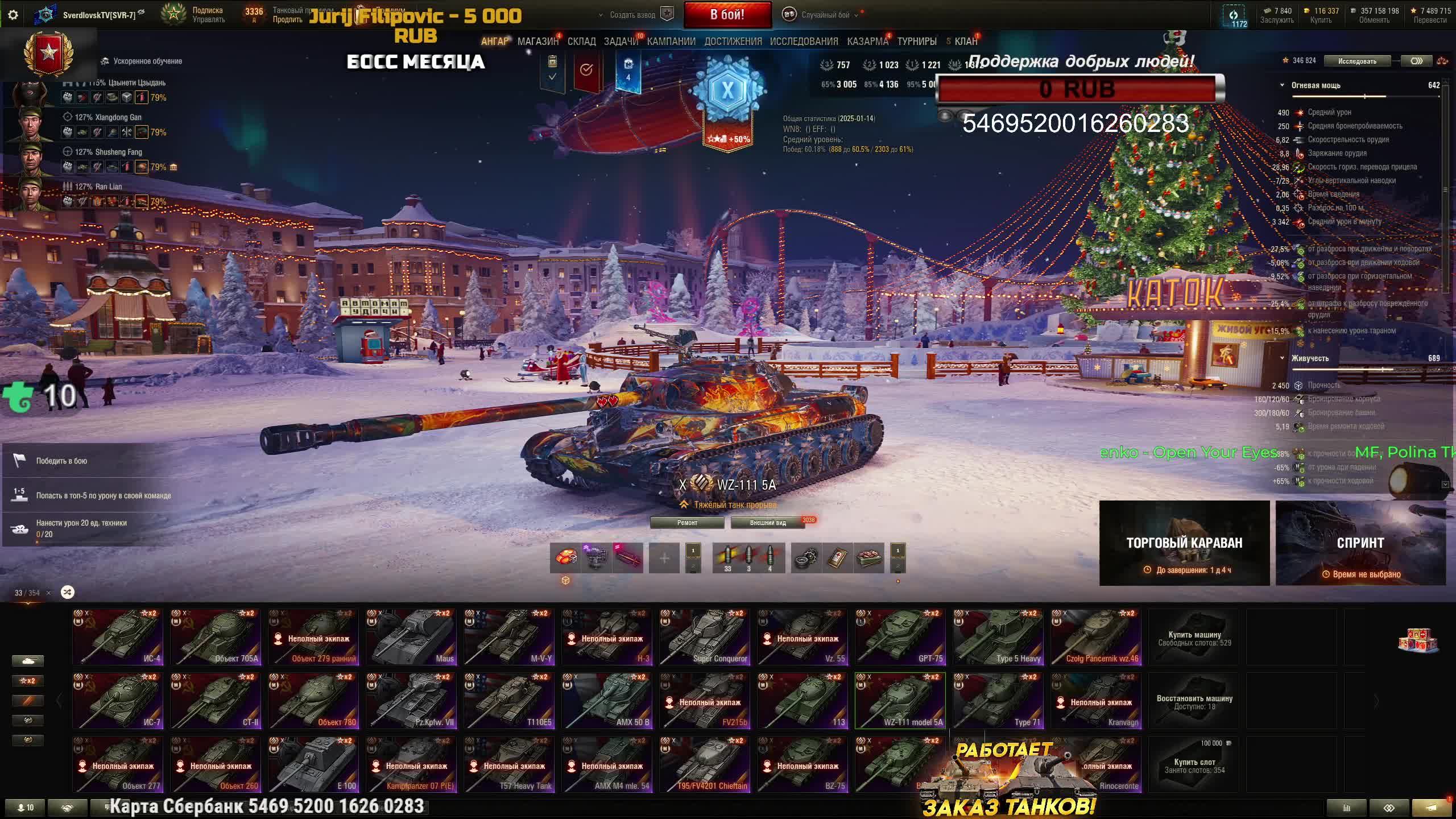Pick the E 100 tank card
Image resolution: width=1456 pixels, height=819 pixels.
tap(313, 764)
